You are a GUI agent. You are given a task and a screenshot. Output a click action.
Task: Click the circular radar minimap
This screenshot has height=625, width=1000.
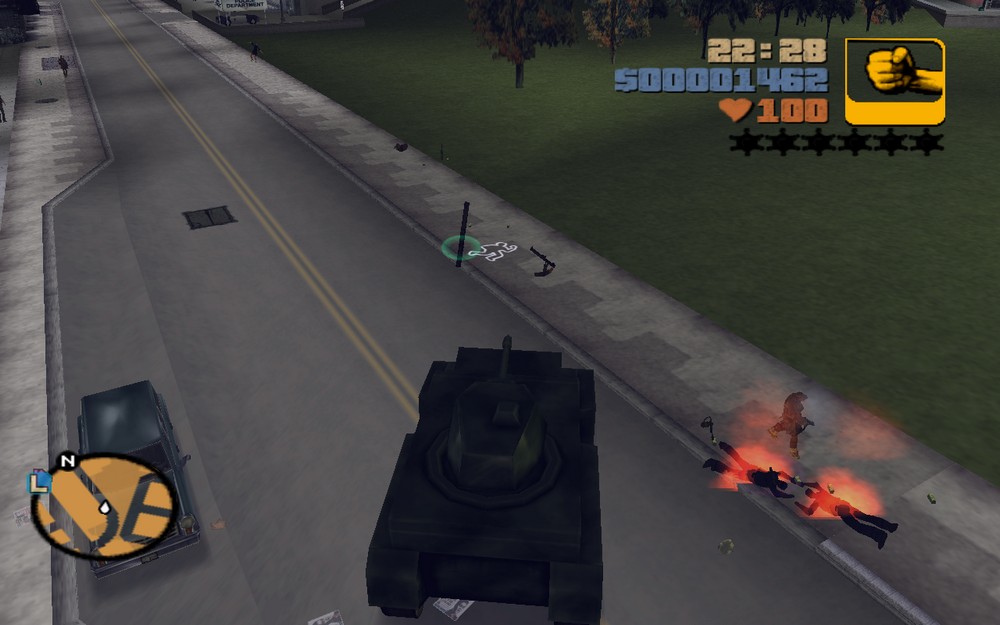[x=104, y=506]
